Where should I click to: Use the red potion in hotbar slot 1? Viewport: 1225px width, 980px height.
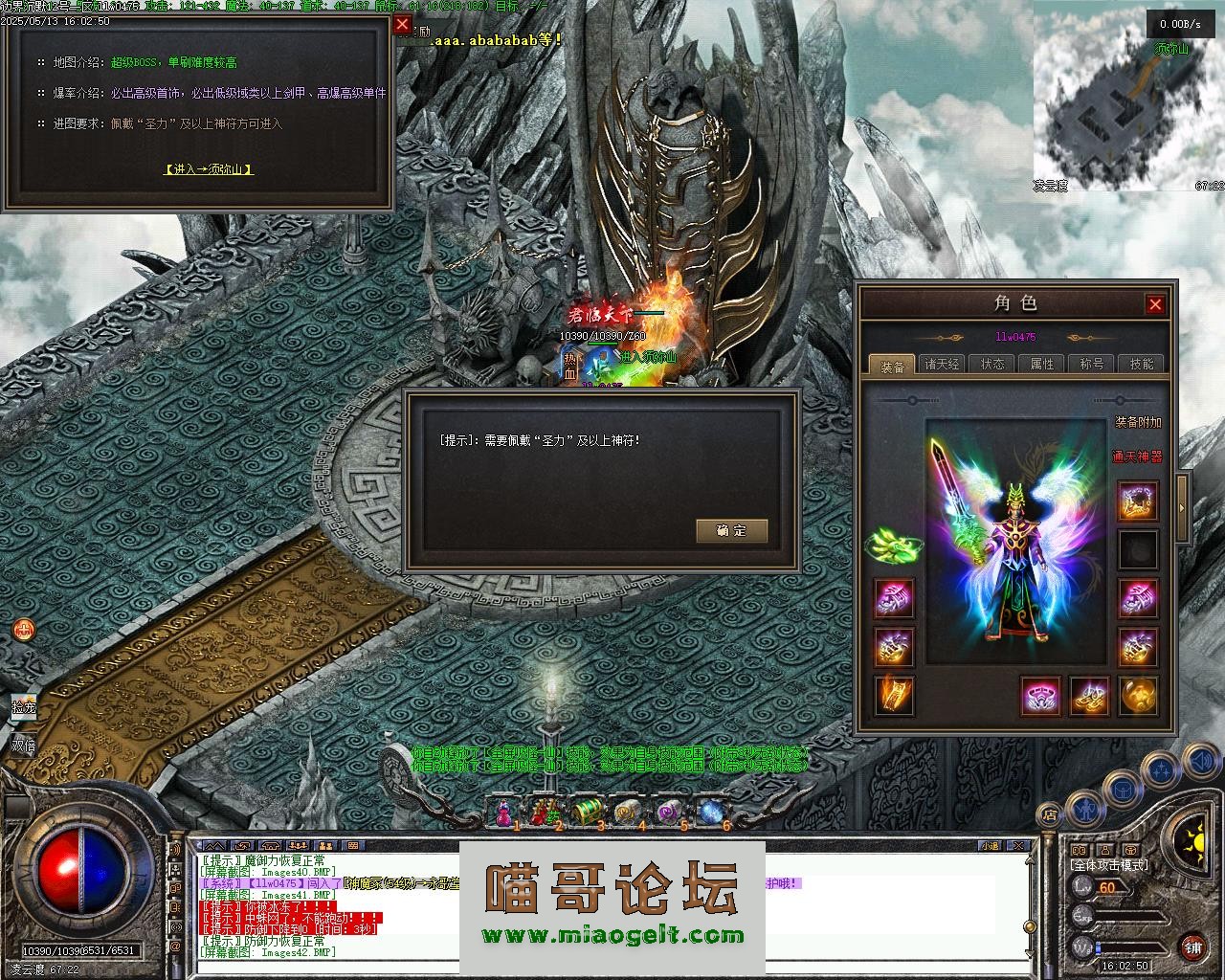click(501, 813)
